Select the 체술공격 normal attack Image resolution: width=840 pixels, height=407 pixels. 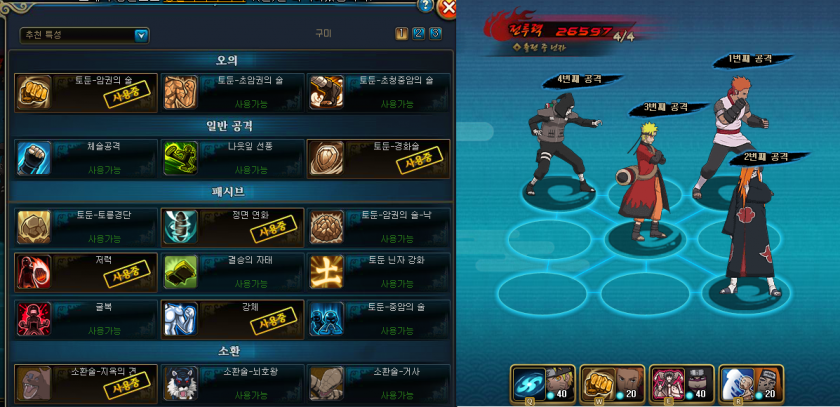pyautogui.click(x=87, y=158)
